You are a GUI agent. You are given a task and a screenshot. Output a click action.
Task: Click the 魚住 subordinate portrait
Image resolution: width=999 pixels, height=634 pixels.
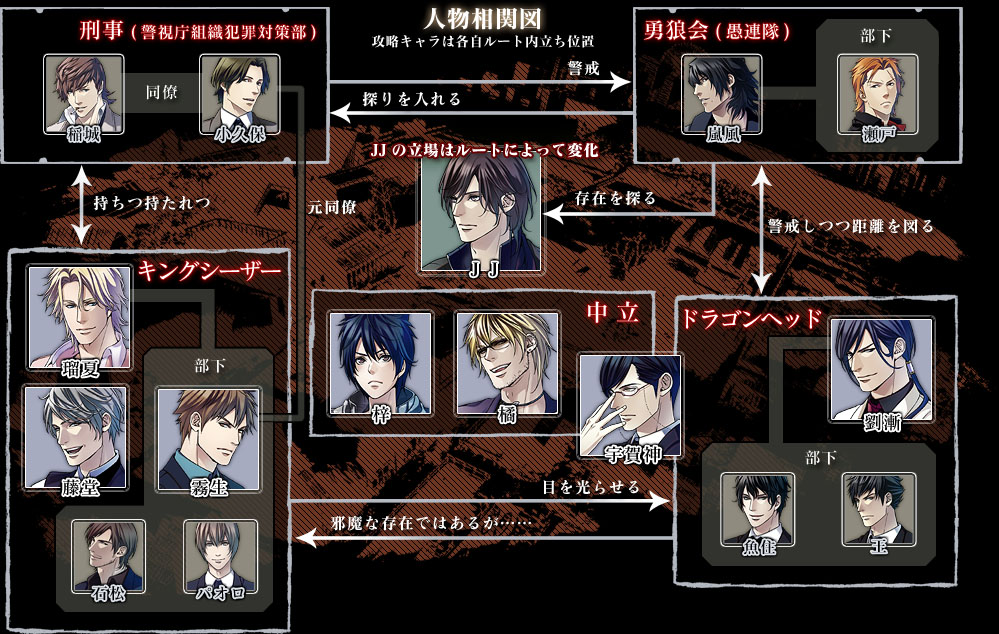point(758,510)
